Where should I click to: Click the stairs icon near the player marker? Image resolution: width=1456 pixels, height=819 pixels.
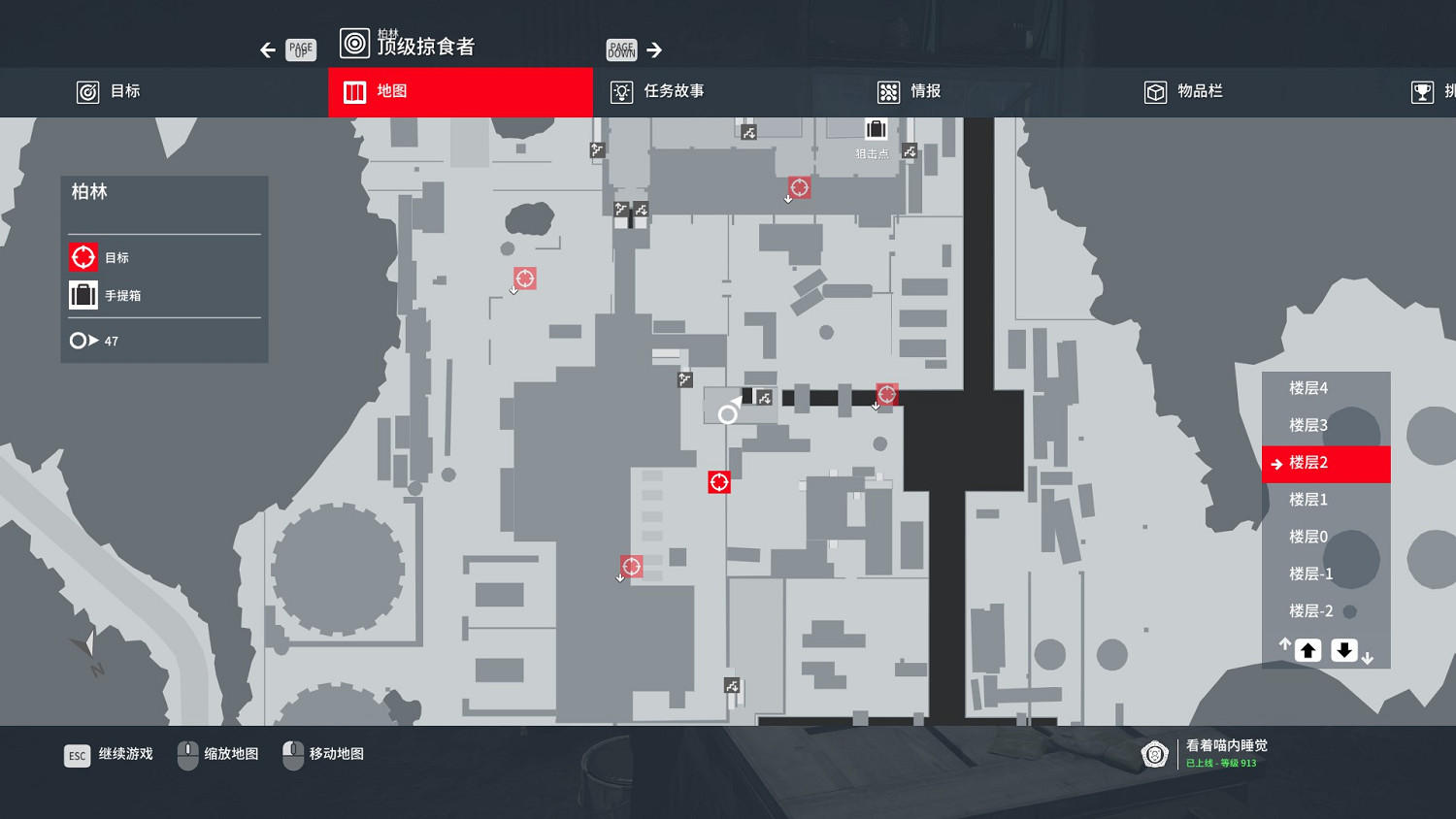764,397
